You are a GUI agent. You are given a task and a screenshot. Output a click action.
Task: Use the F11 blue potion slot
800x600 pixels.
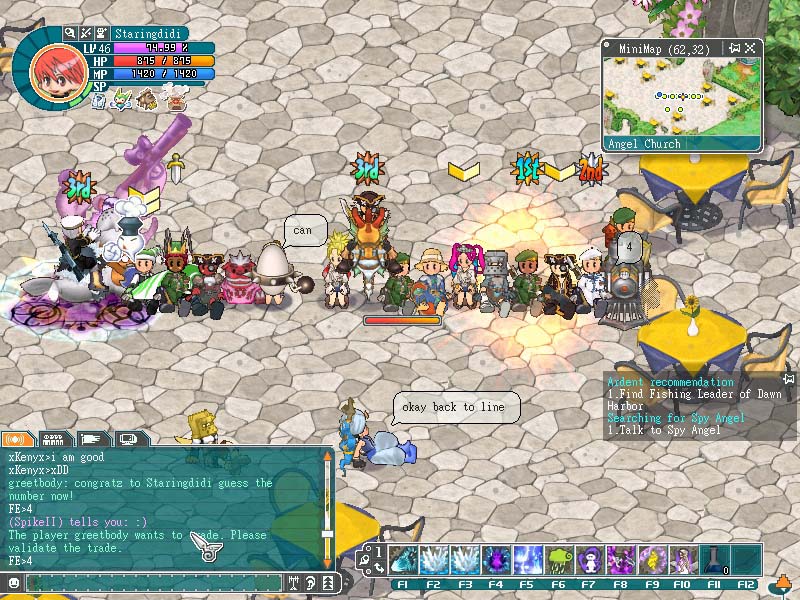(x=713, y=558)
